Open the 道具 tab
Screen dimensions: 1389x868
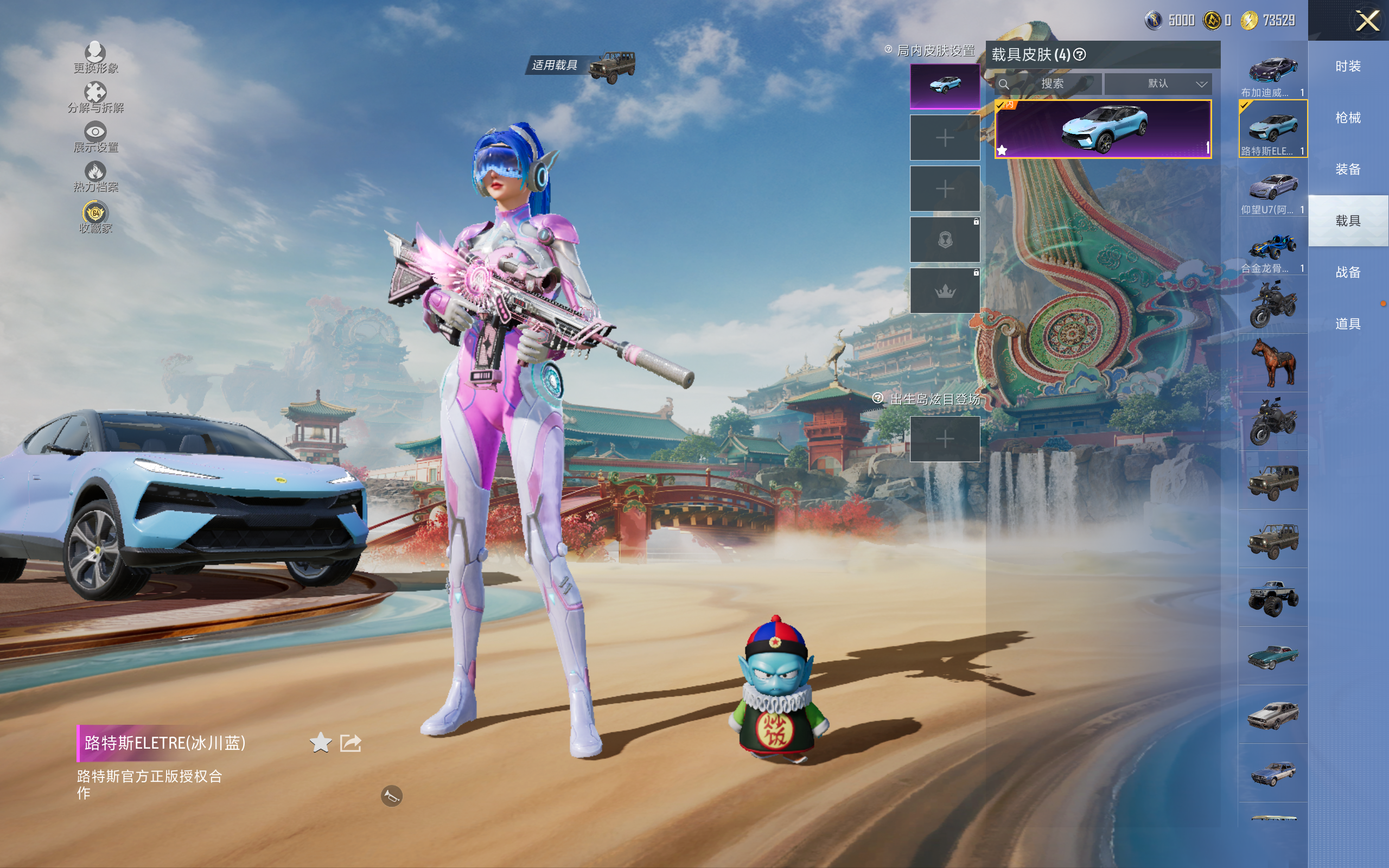pyautogui.click(x=1348, y=324)
